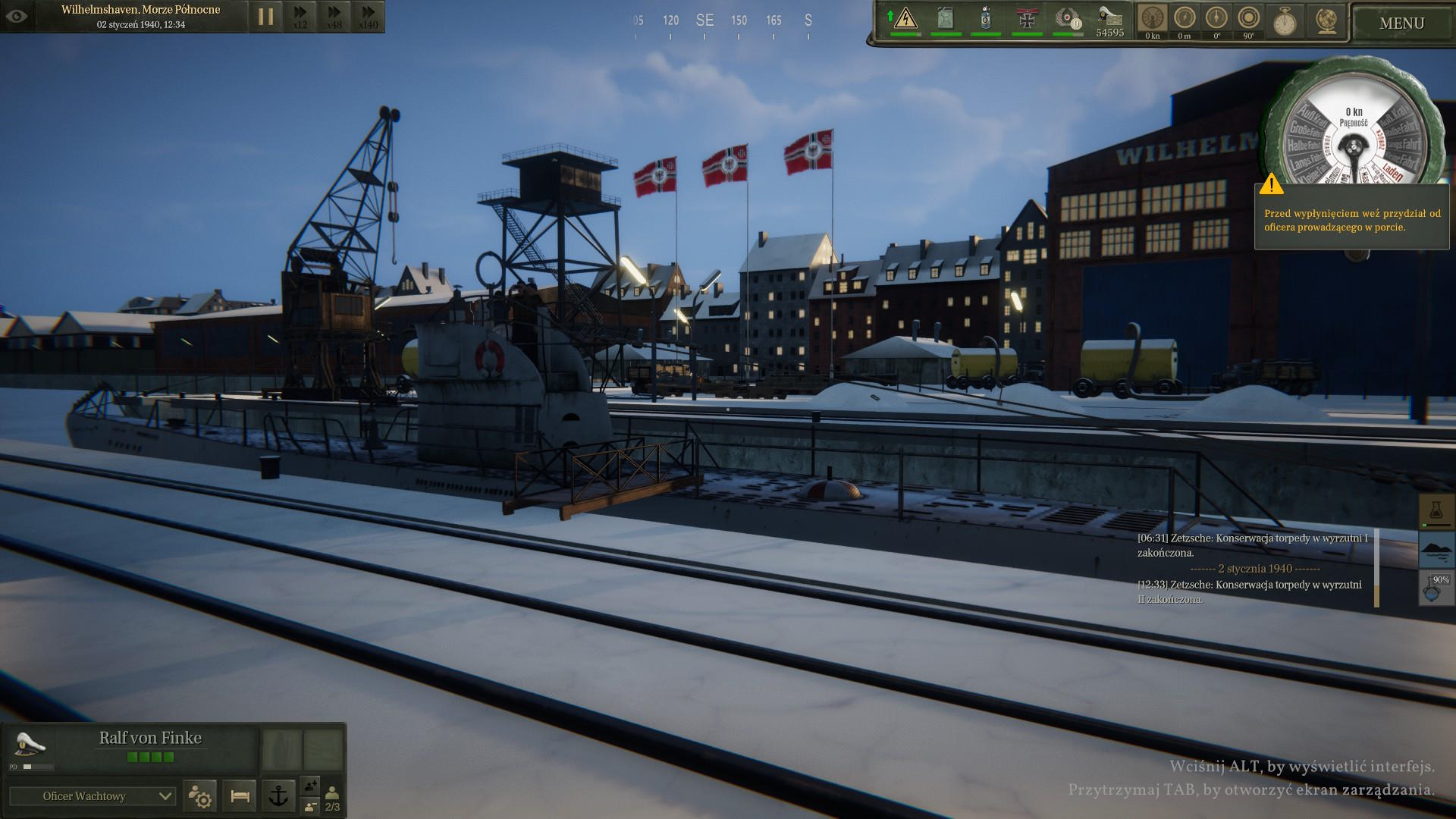Open the MENU button
The image size is (1456, 819).
(1401, 23)
